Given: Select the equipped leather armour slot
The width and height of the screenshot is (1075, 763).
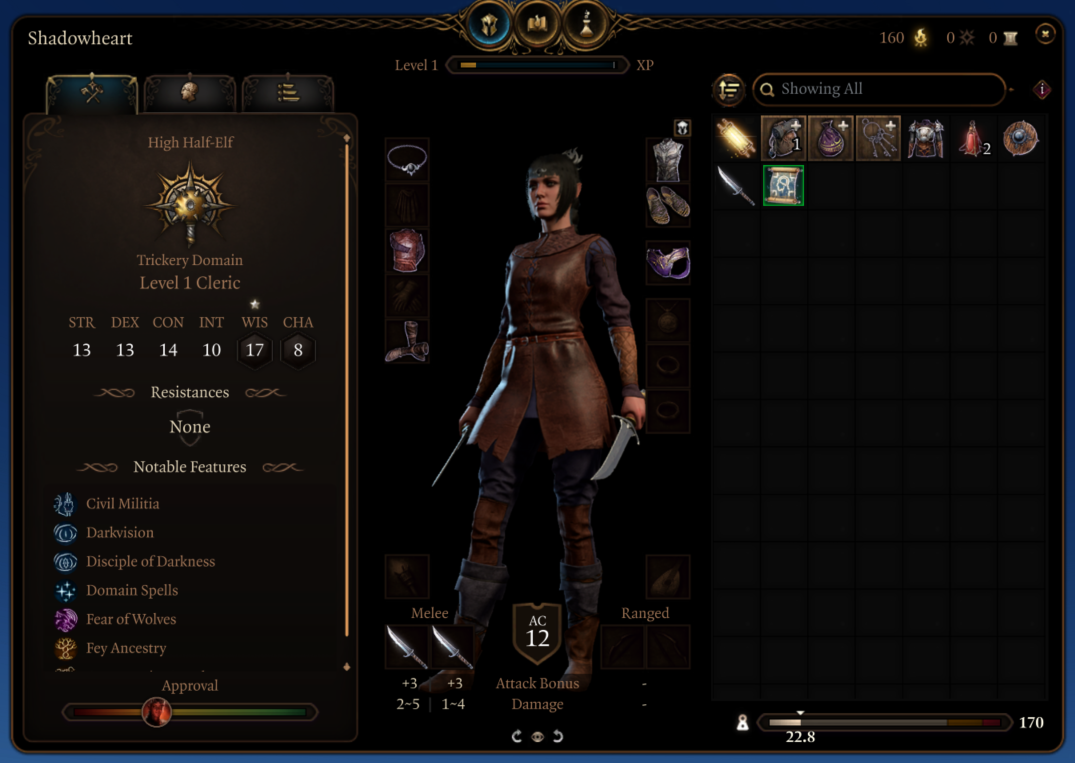Looking at the screenshot, I should pyautogui.click(x=407, y=250).
